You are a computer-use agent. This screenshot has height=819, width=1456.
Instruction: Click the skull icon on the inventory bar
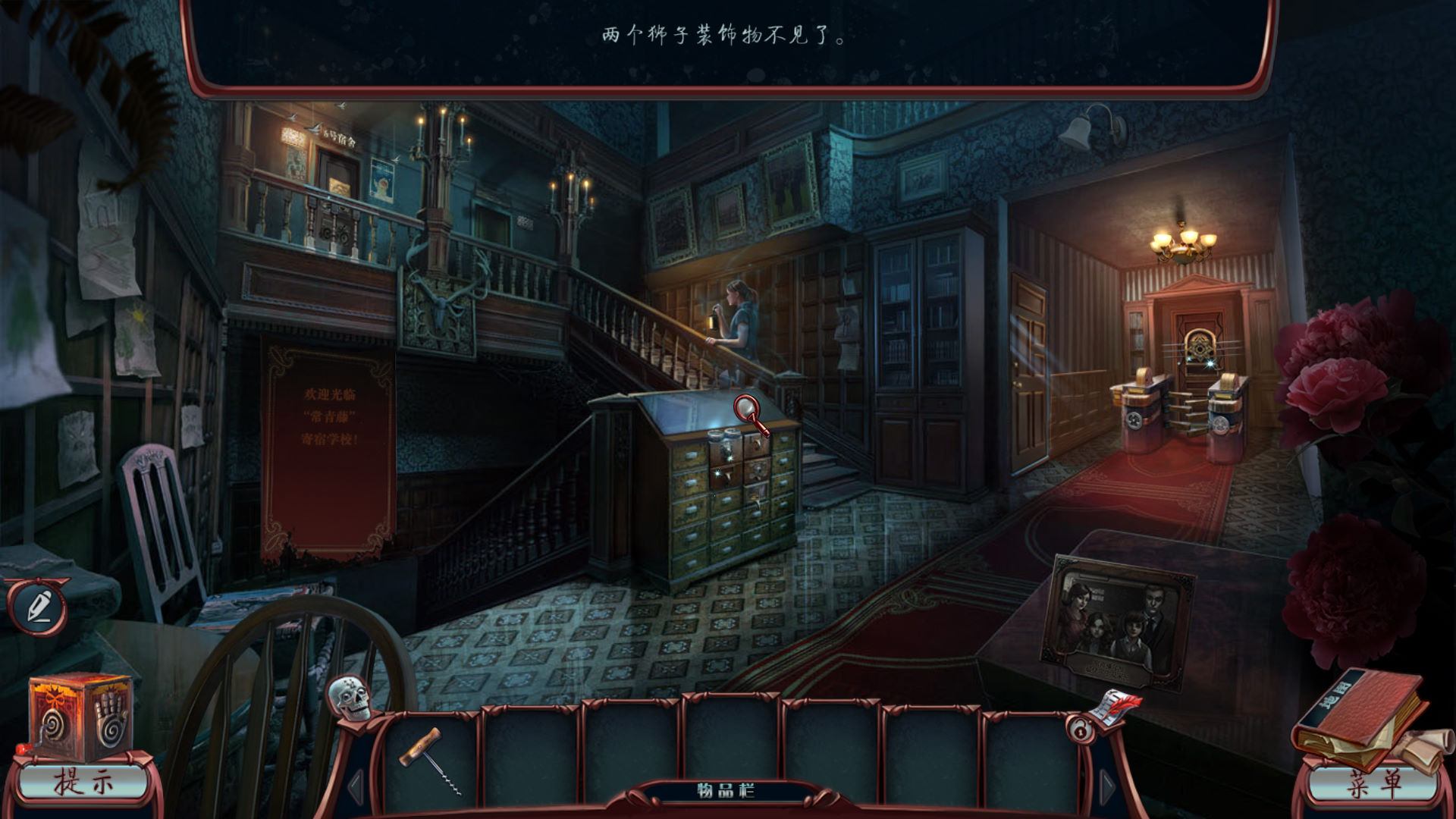[350, 698]
